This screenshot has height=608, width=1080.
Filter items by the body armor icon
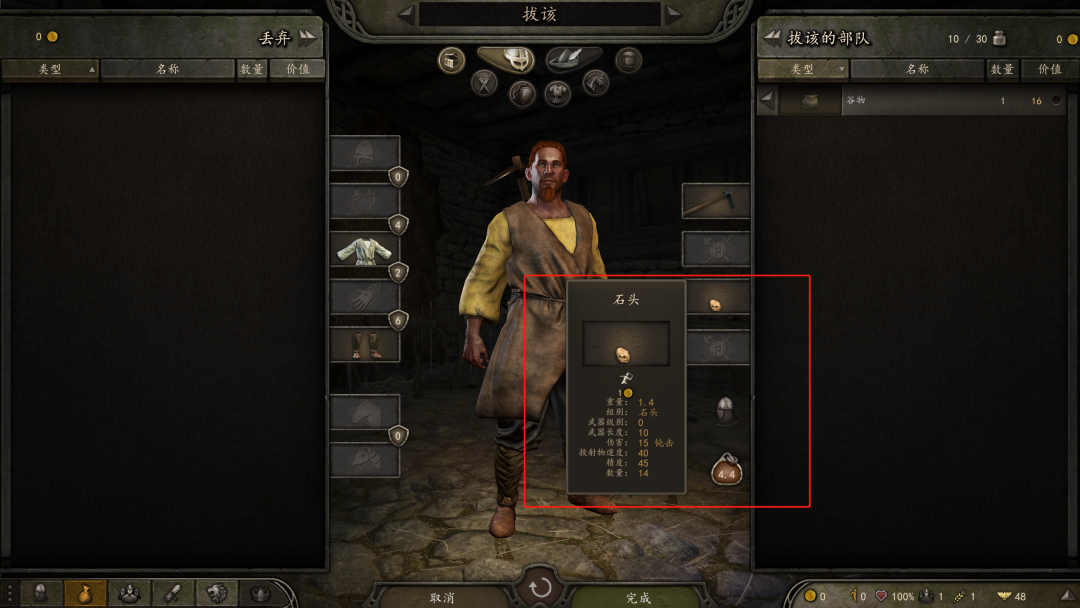558,94
